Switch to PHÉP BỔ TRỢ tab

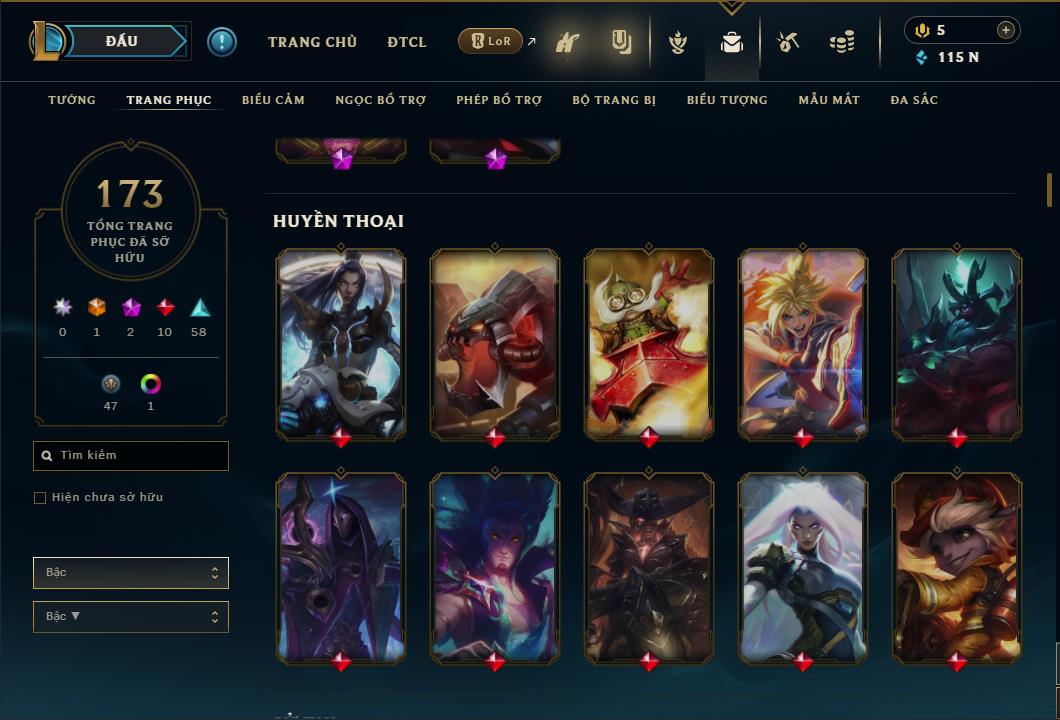[x=499, y=100]
